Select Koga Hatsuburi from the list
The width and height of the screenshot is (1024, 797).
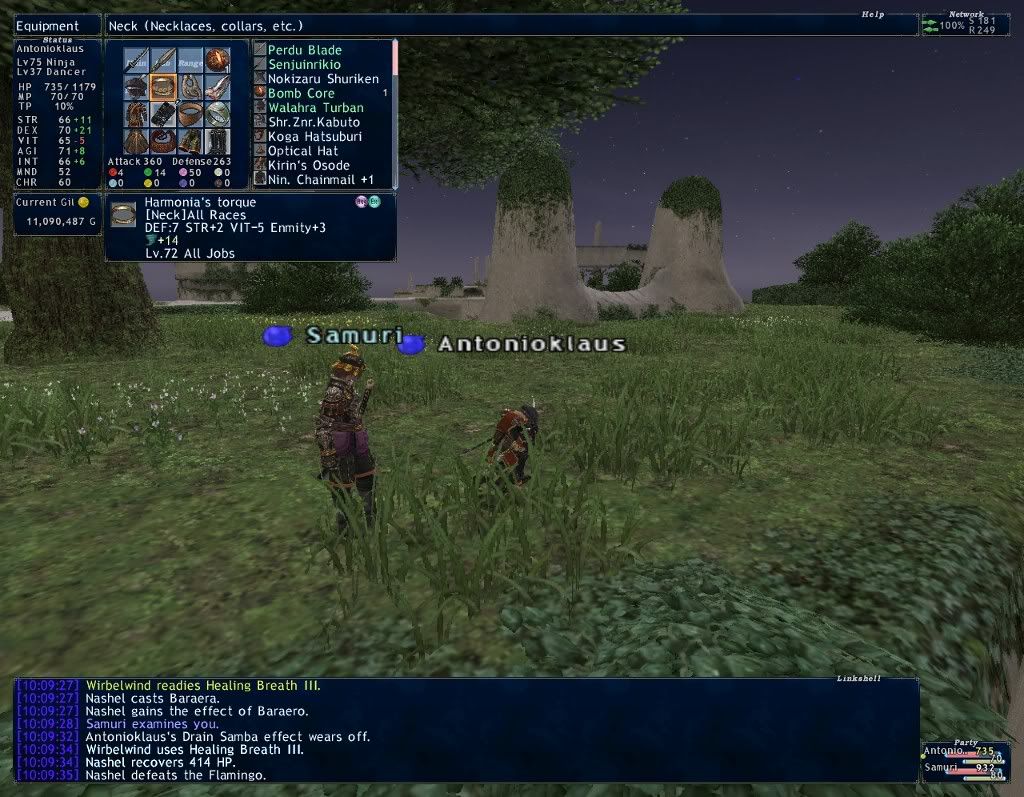(x=314, y=136)
